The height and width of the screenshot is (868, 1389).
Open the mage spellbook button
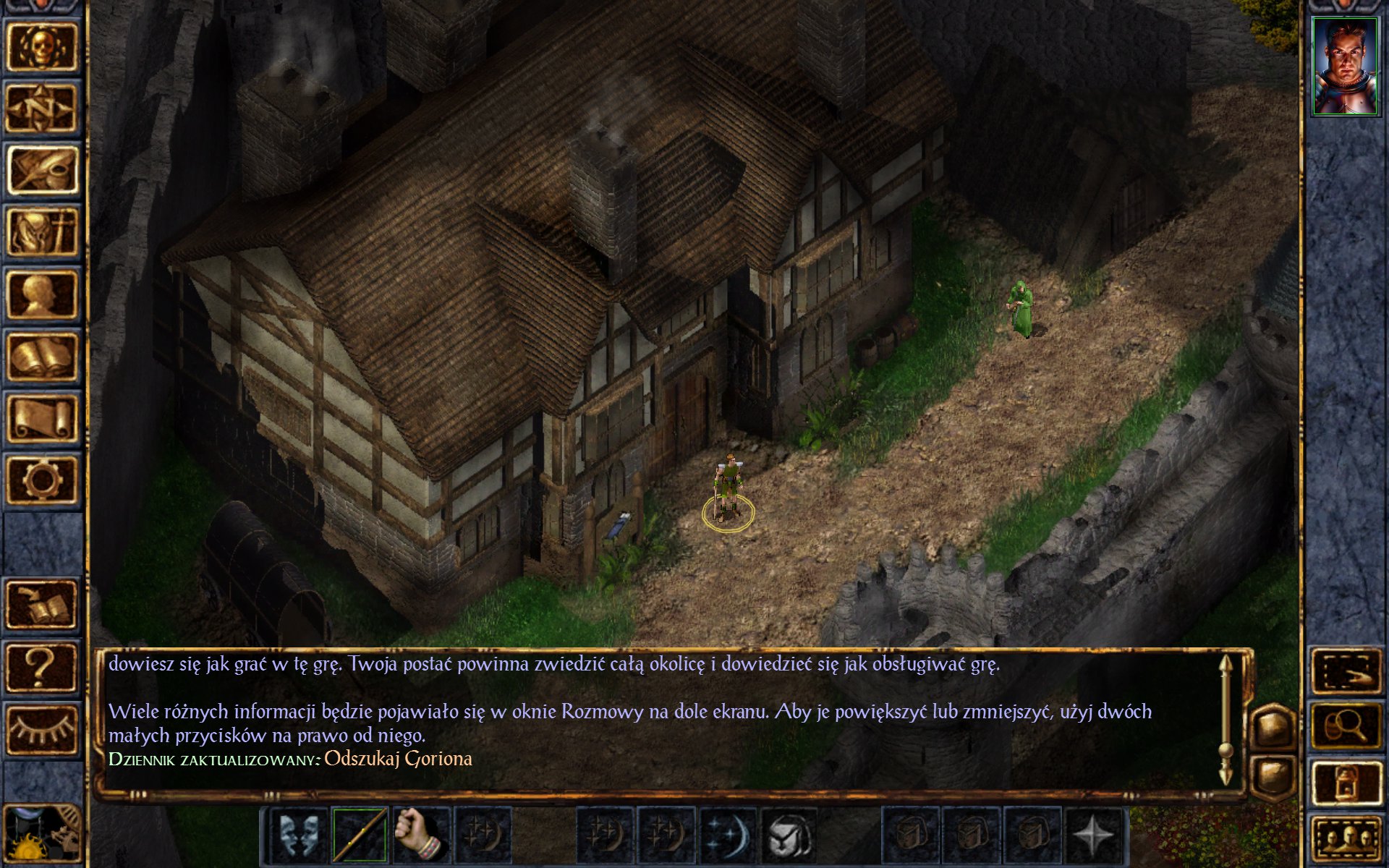coord(42,356)
